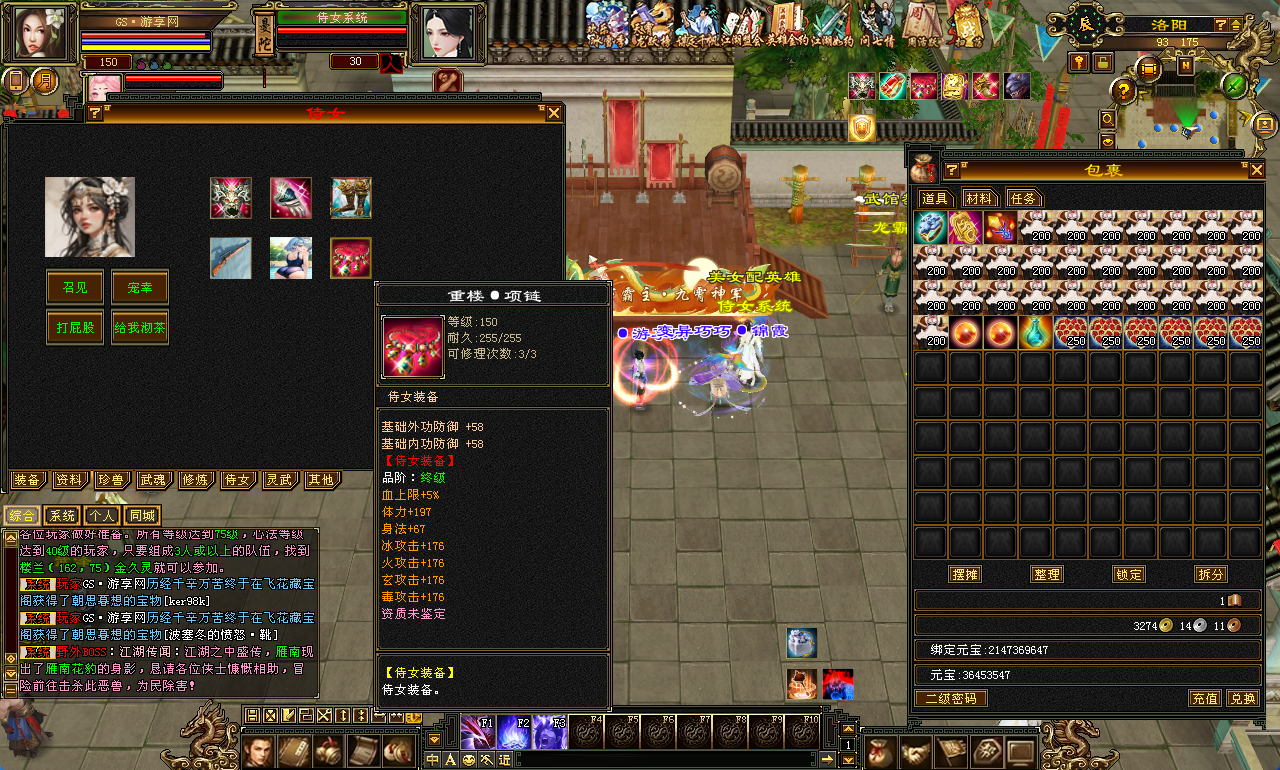The height and width of the screenshot is (770, 1280).
Task: Activate the F1 skill on the hotbar
Action: coord(476,733)
